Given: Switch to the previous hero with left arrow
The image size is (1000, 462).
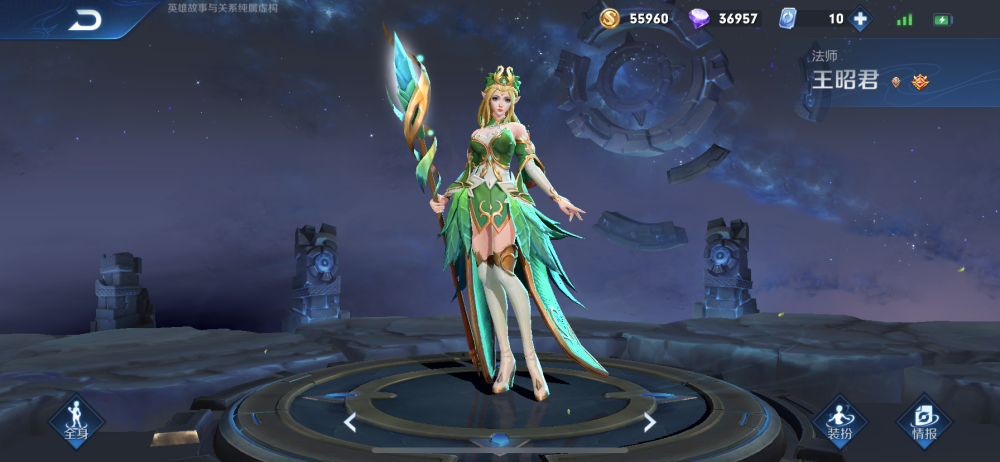Looking at the screenshot, I should 350,422.
